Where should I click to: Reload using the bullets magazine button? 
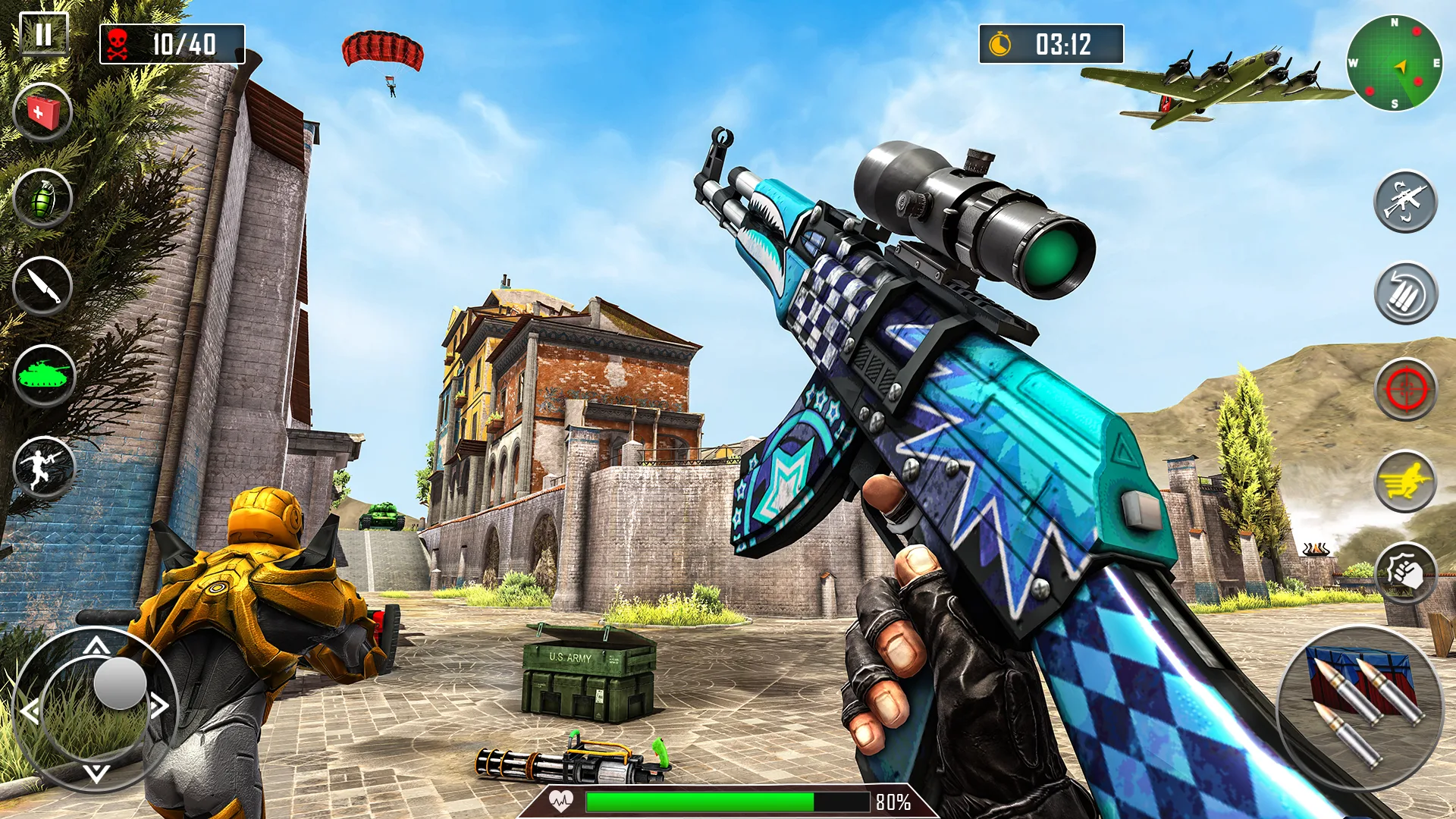click(x=1405, y=293)
